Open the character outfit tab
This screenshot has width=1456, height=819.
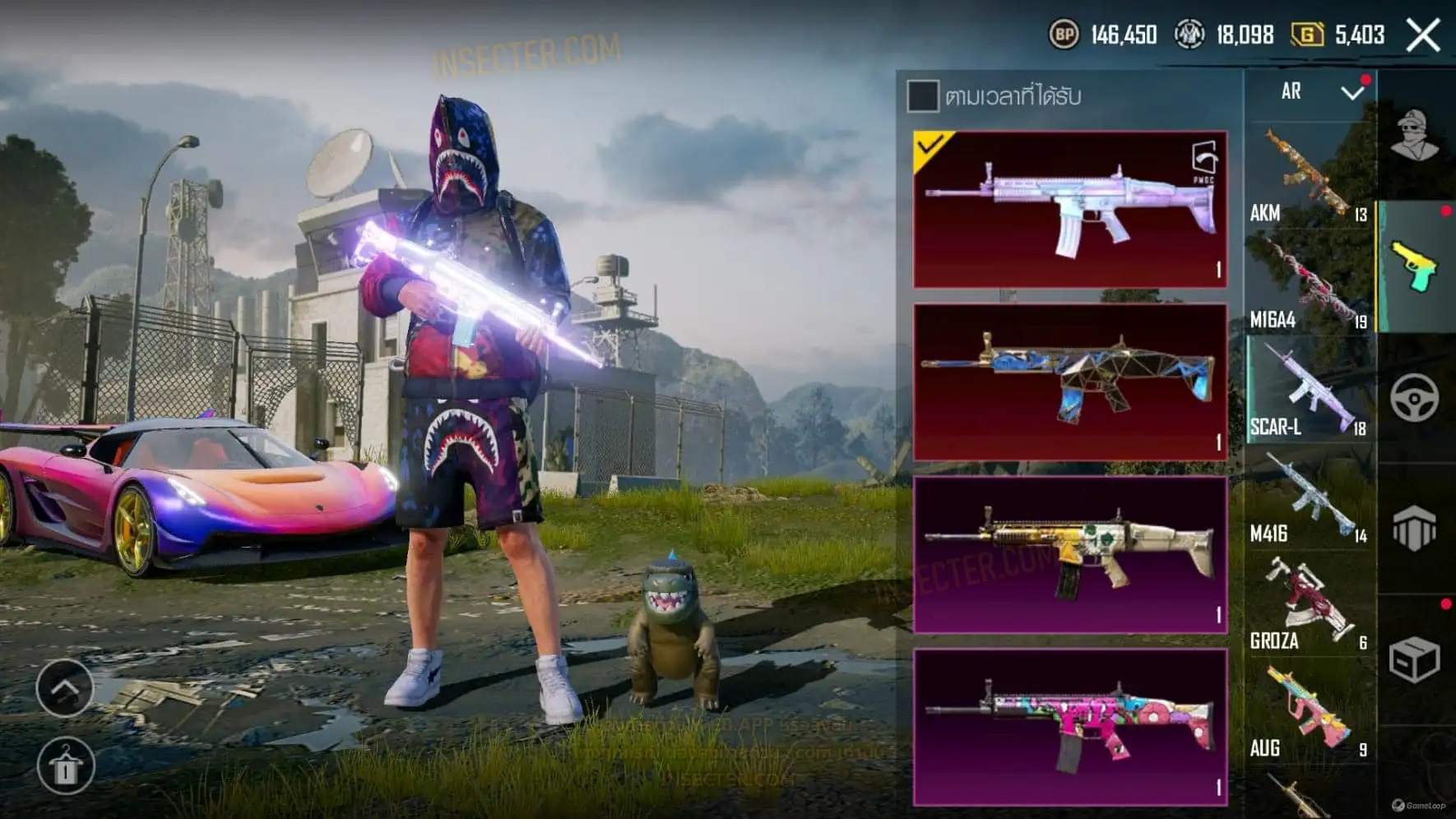click(x=1415, y=136)
